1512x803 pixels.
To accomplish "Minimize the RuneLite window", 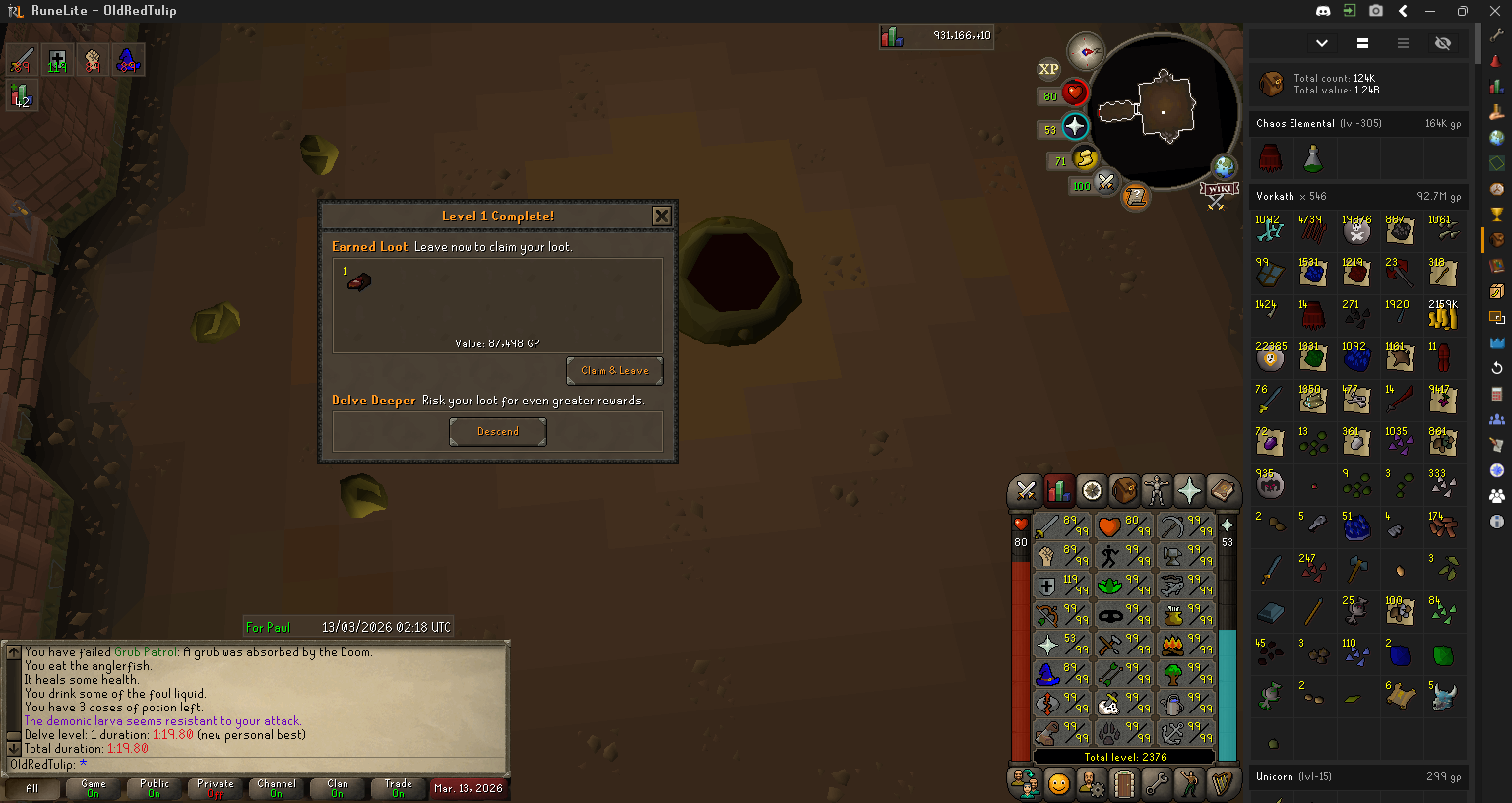I will 1430,11.
